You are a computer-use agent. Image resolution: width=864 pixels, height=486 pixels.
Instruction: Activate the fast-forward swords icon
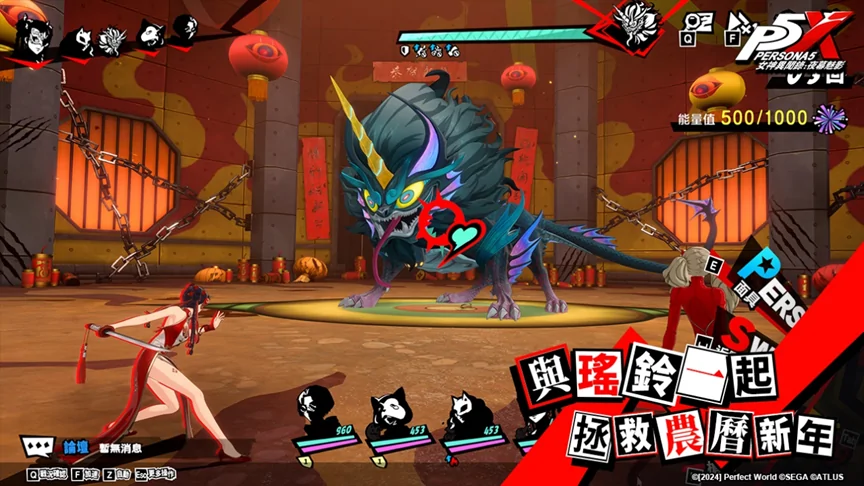click(742, 24)
